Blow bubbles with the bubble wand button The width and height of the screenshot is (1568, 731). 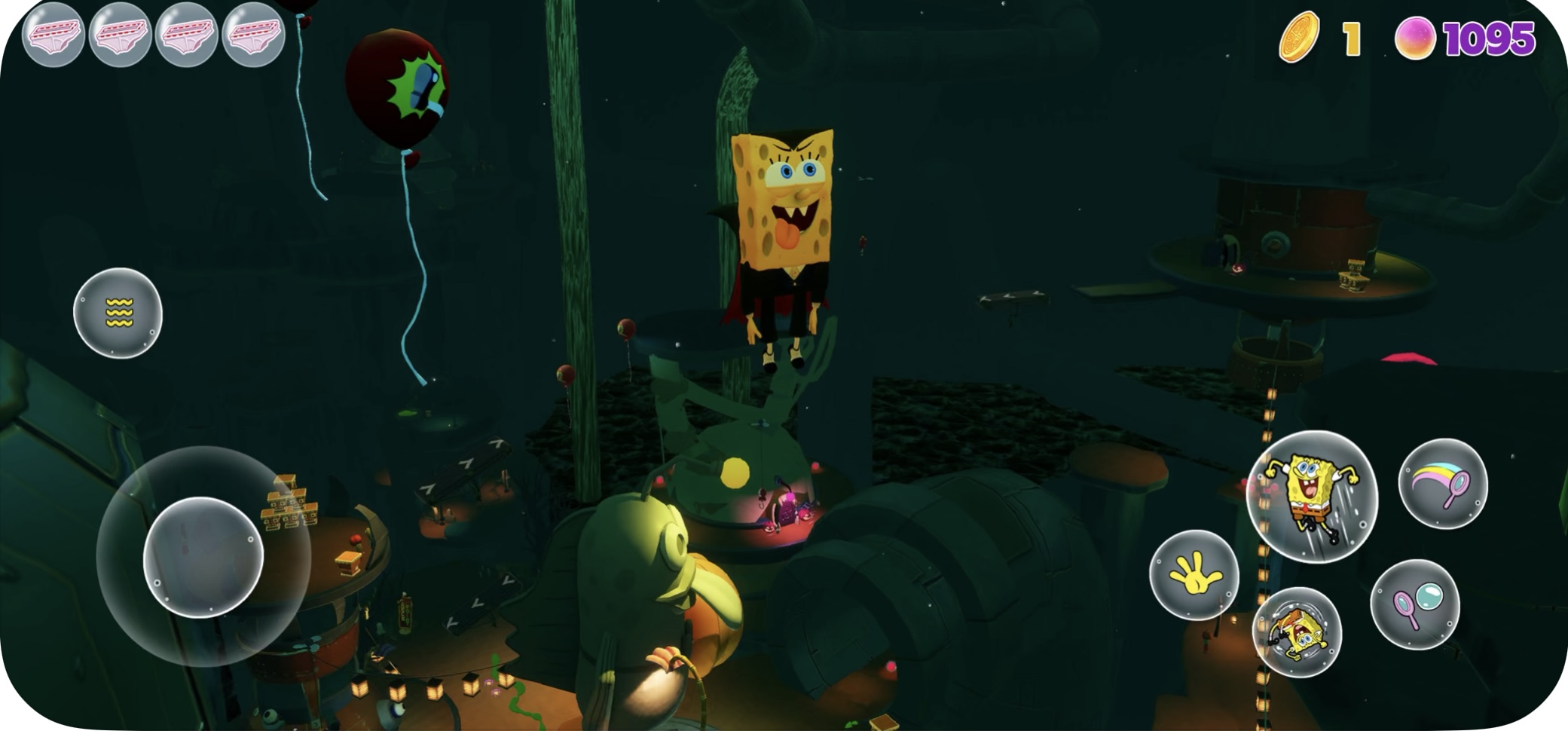tap(1414, 604)
